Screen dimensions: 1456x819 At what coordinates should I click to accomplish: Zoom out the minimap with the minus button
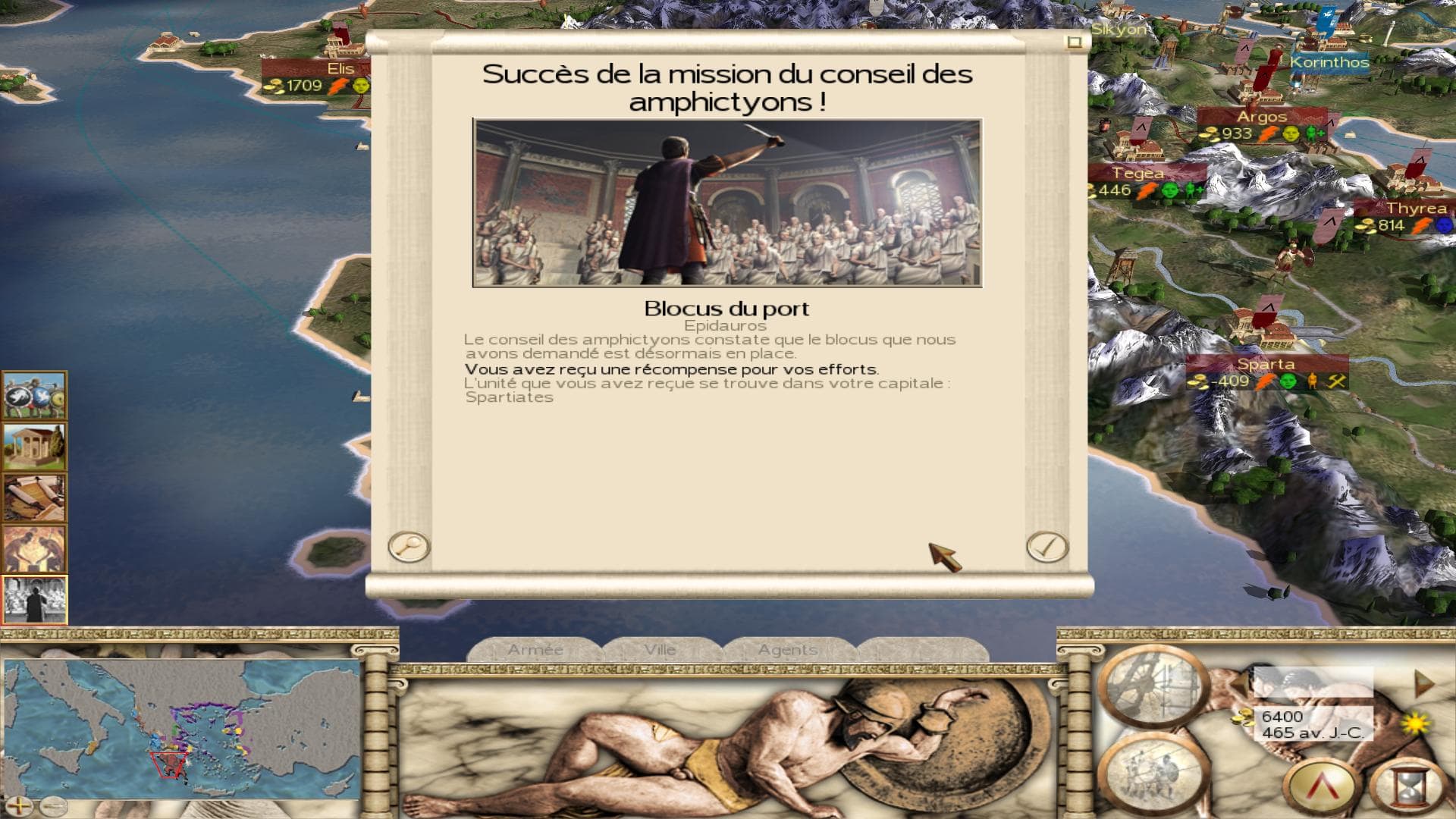tap(53, 805)
